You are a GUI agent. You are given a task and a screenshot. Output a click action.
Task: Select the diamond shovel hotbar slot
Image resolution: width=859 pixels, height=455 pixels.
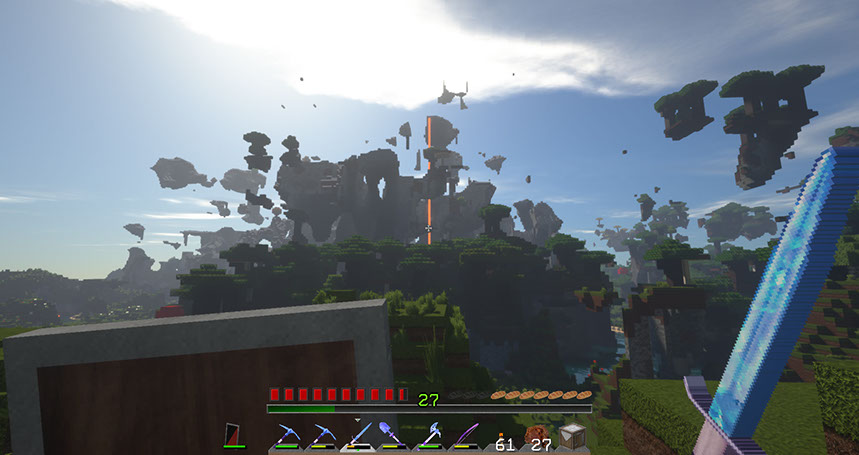(393, 435)
